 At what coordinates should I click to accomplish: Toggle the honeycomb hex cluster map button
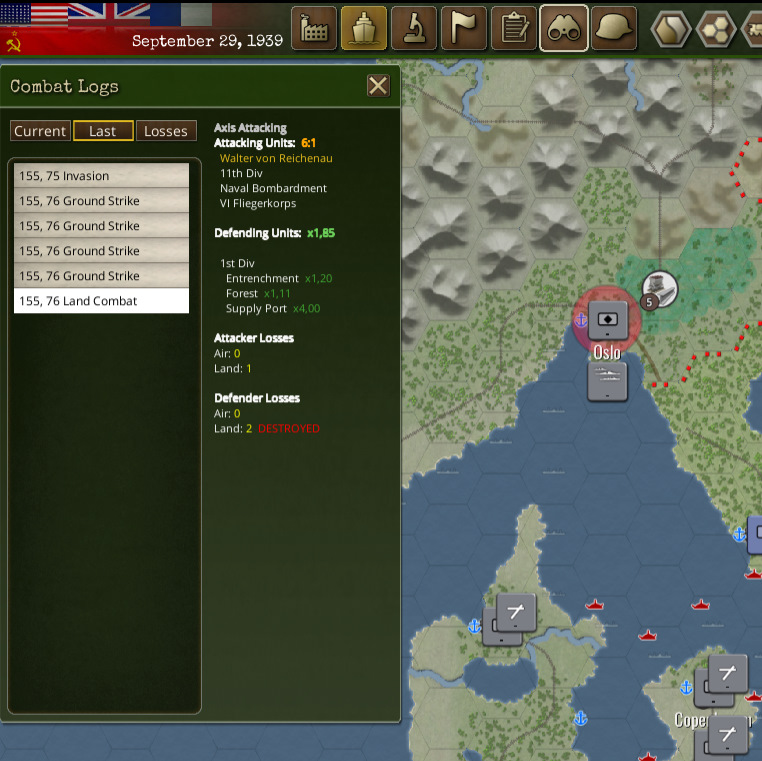pos(716,28)
